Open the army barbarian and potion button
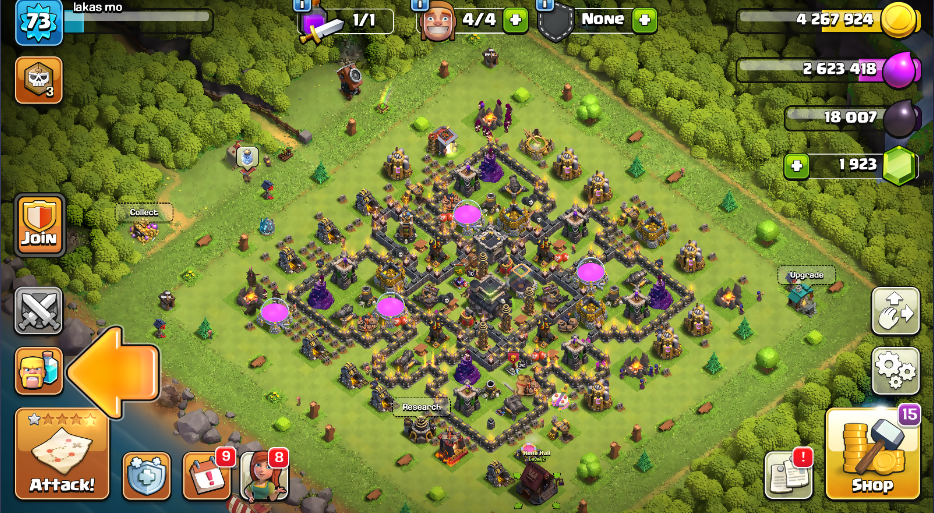 (x=38, y=371)
